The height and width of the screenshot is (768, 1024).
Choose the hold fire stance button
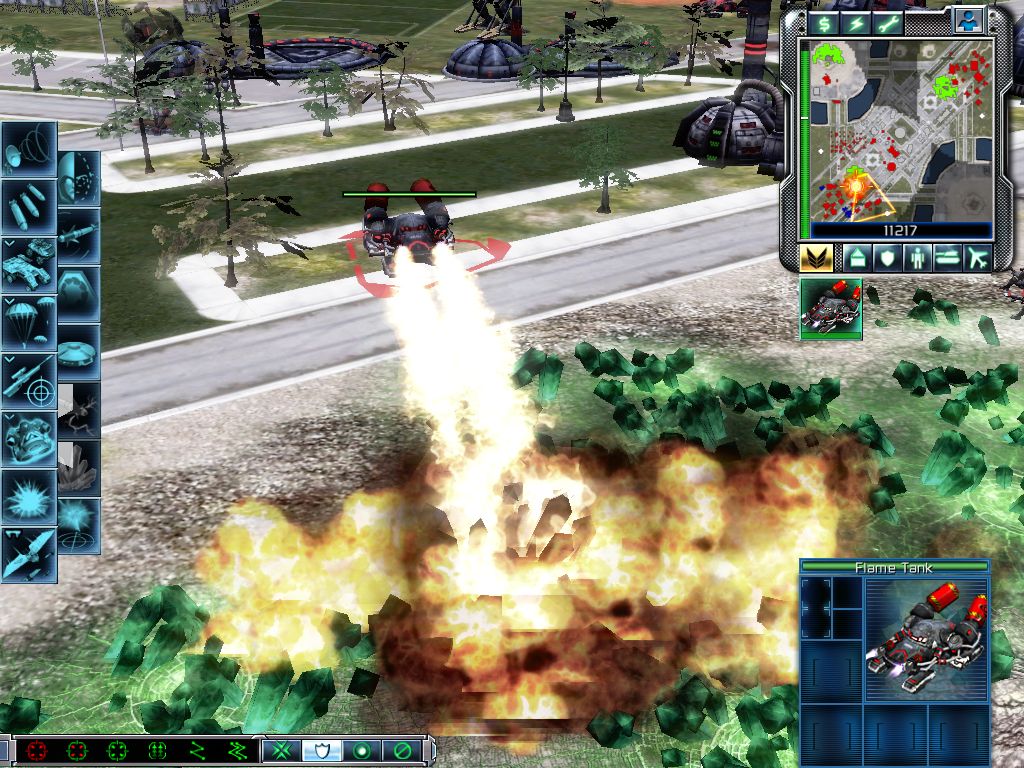pyautogui.click(x=402, y=750)
